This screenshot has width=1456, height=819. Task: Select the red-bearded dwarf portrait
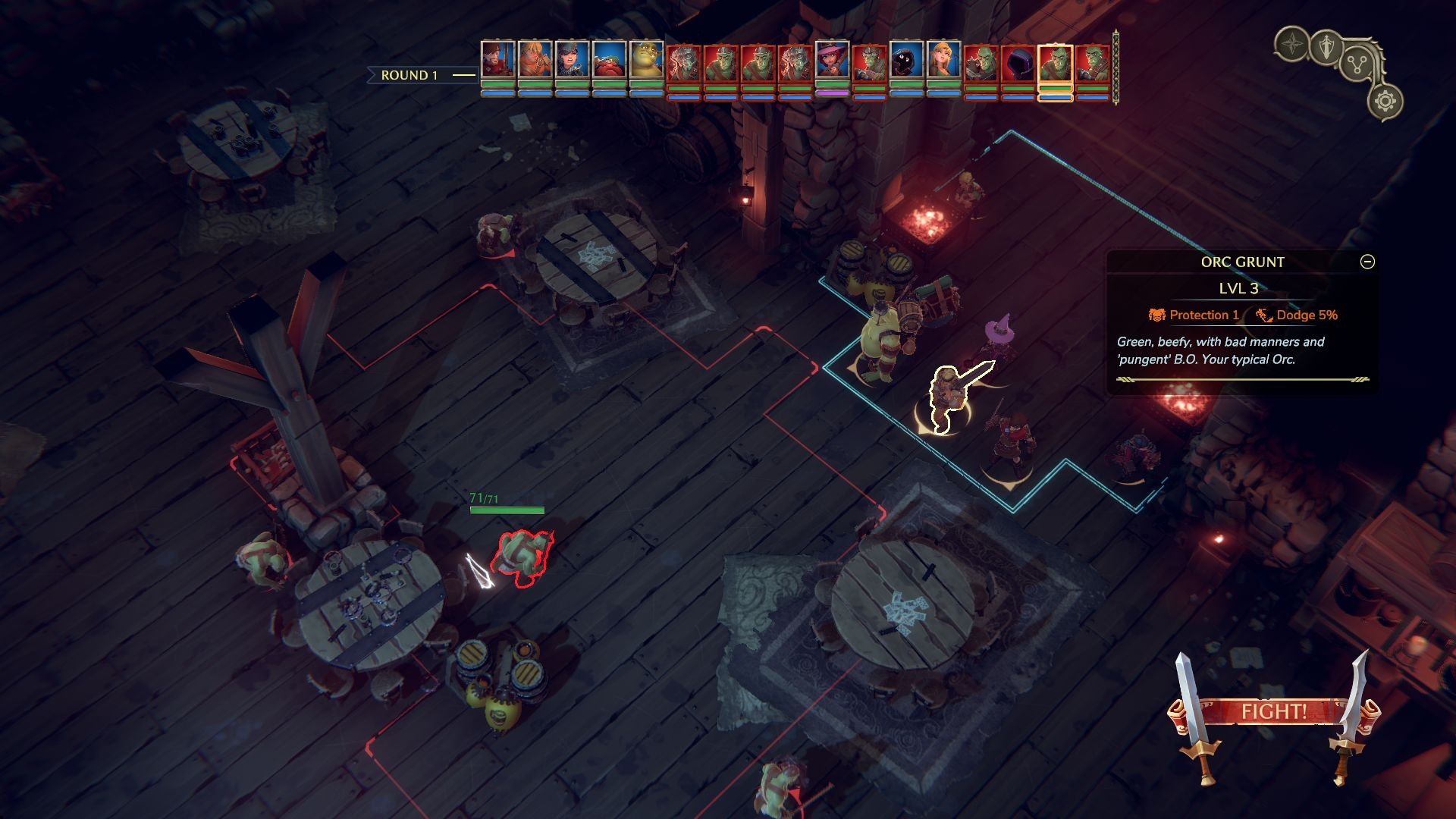(609, 59)
